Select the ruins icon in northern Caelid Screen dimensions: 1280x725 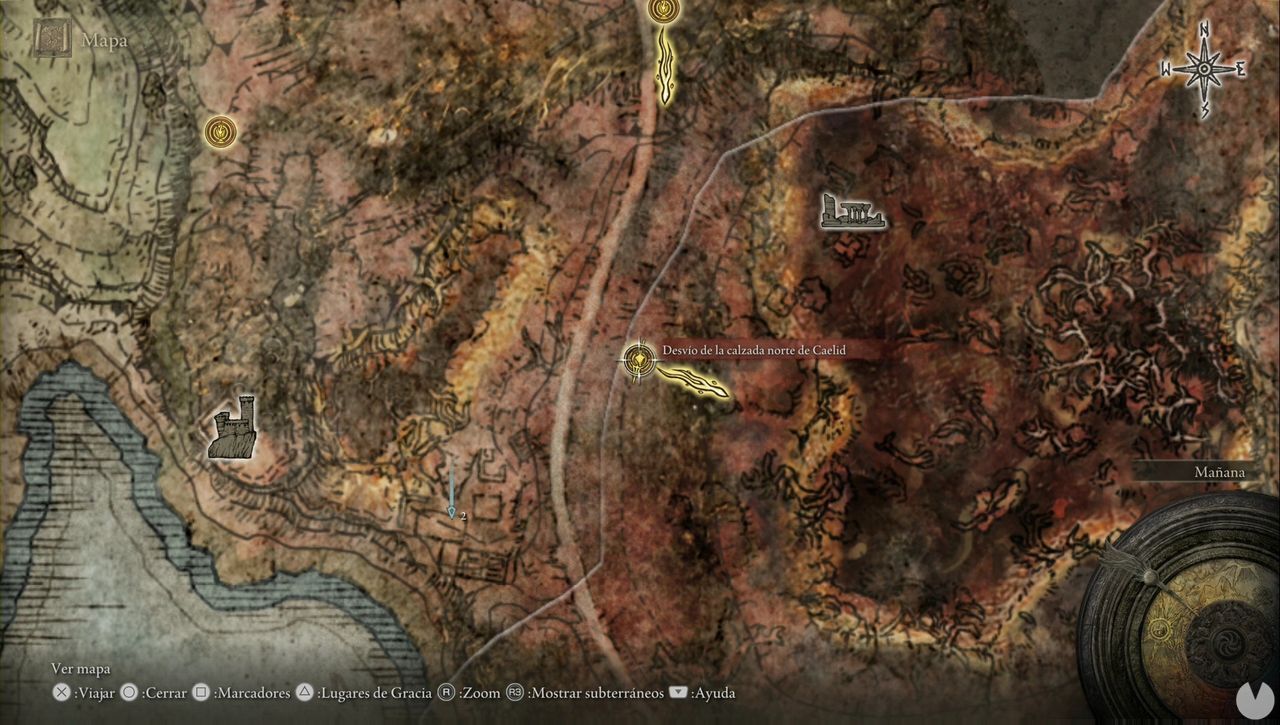coord(852,212)
